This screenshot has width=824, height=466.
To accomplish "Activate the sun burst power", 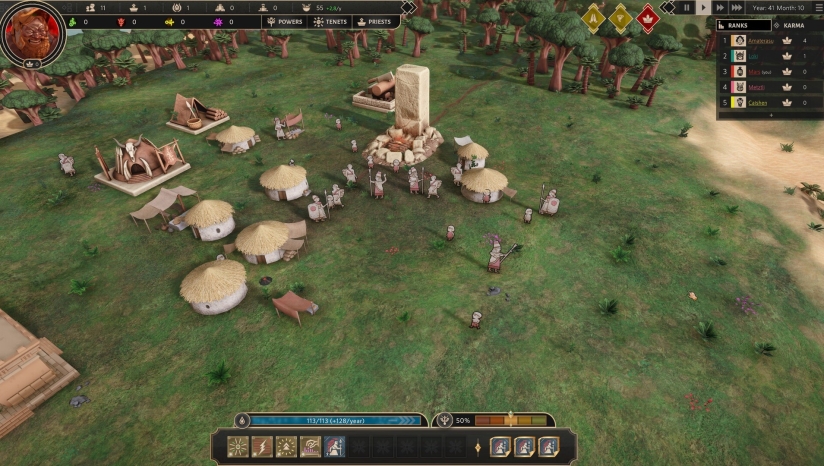I will 238,447.
